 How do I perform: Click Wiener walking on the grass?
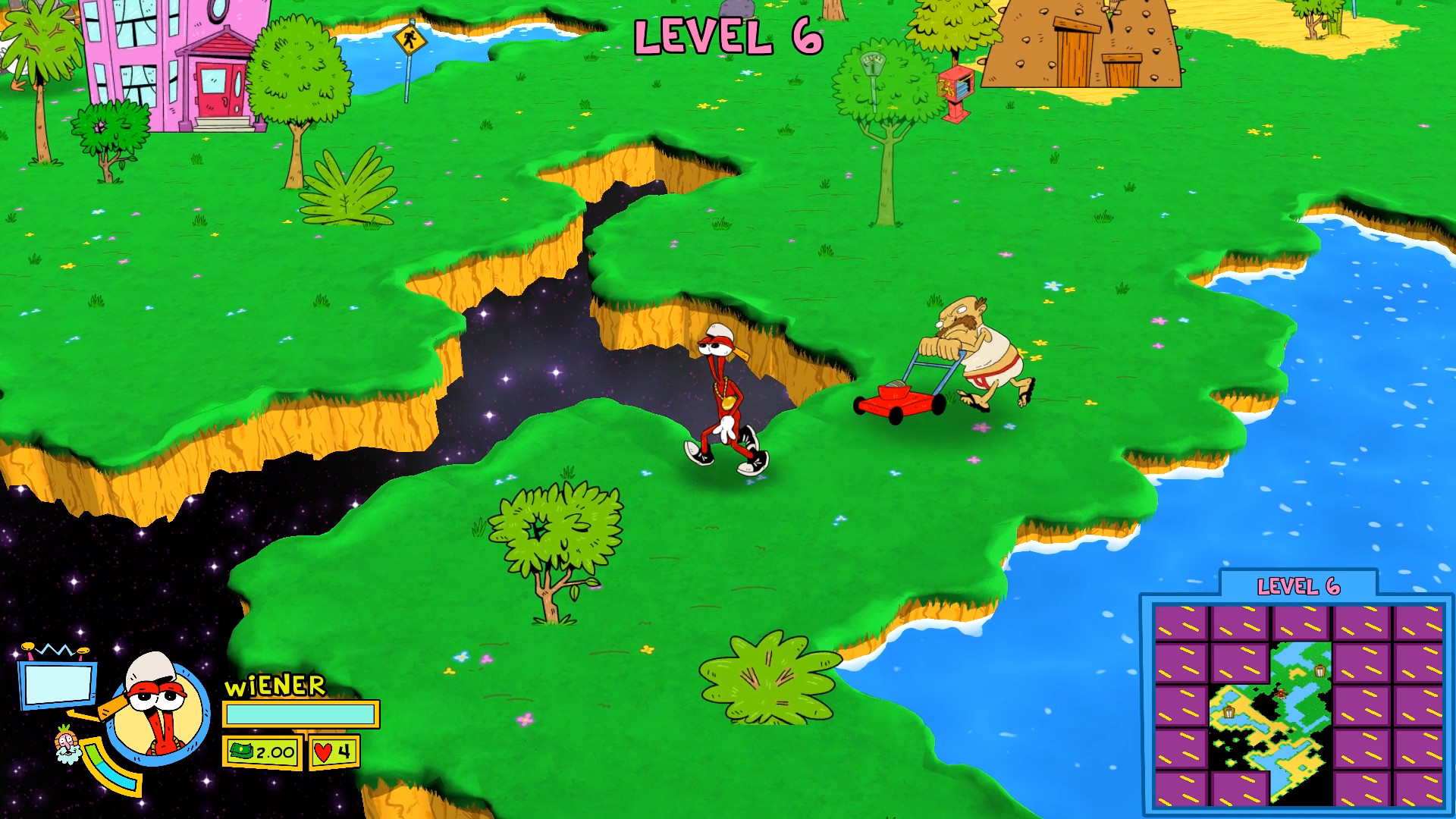pos(728,394)
